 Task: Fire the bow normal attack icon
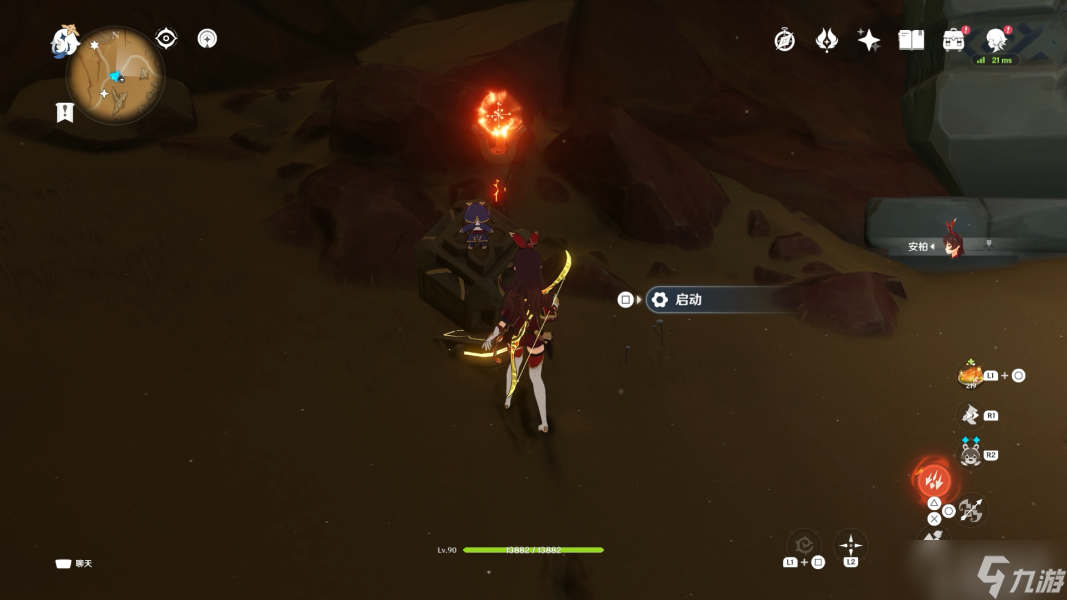[x=970, y=511]
